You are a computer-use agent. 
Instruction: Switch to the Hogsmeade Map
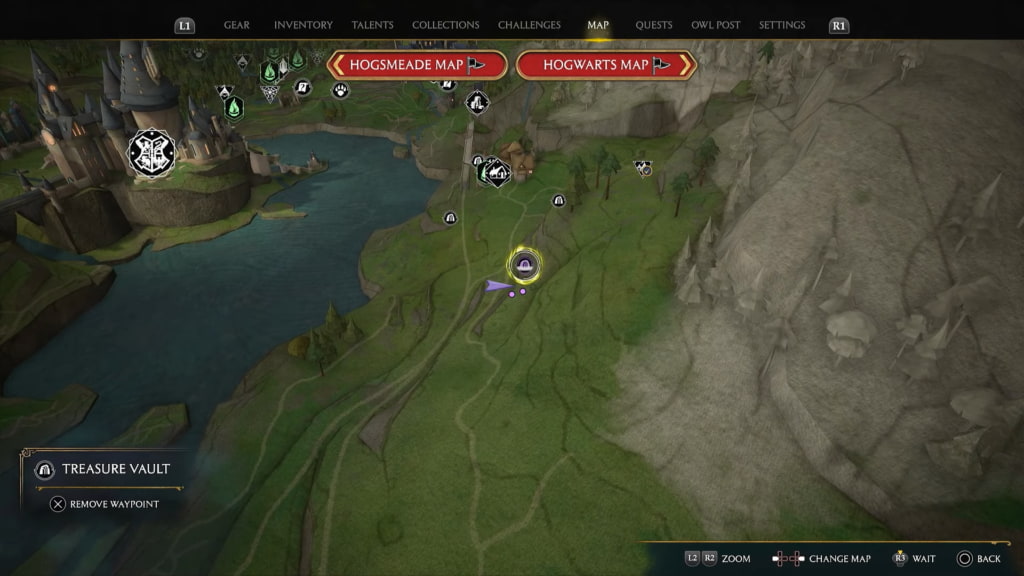point(416,65)
